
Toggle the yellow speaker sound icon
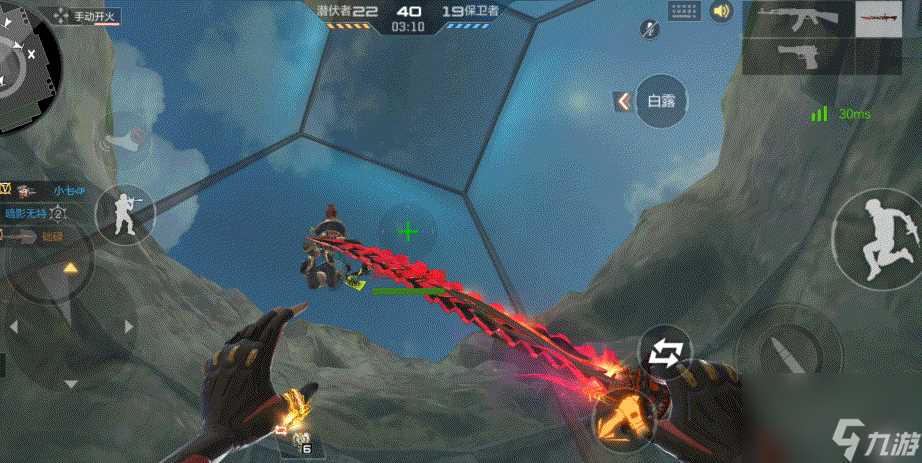point(720,12)
